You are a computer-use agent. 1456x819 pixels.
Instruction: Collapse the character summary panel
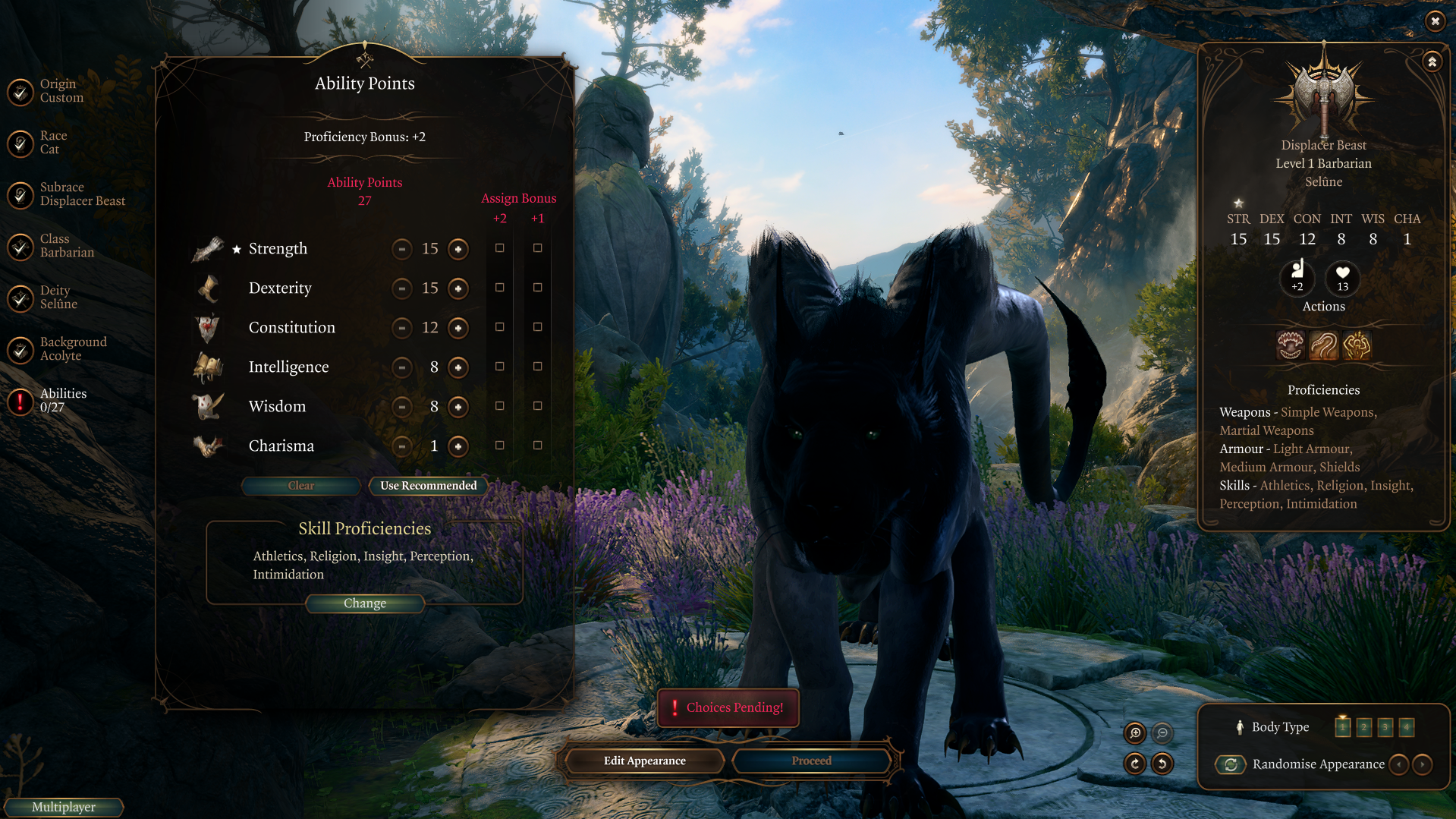click(x=1432, y=62)
